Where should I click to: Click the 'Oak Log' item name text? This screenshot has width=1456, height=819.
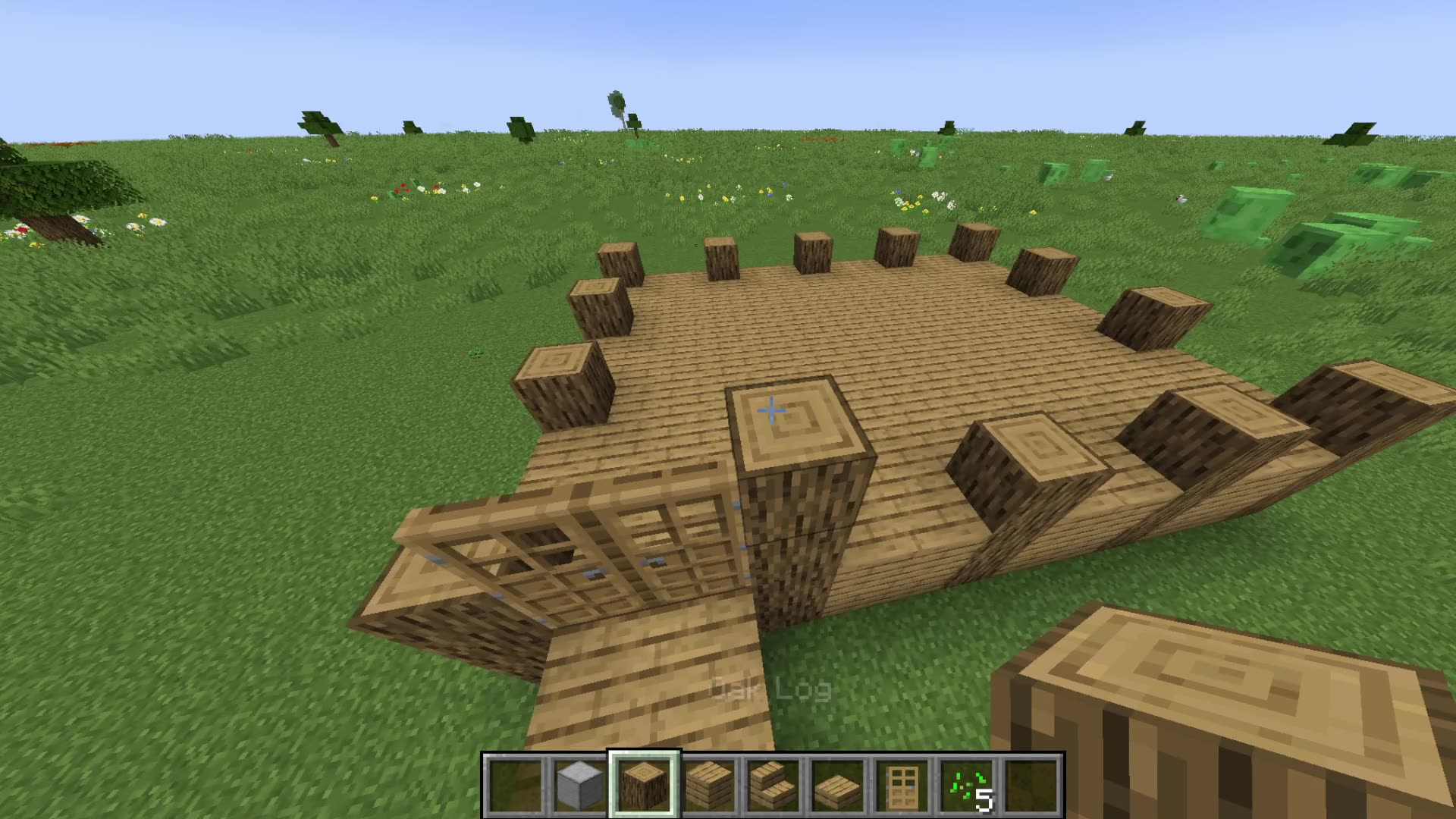[x=770, y=689]
